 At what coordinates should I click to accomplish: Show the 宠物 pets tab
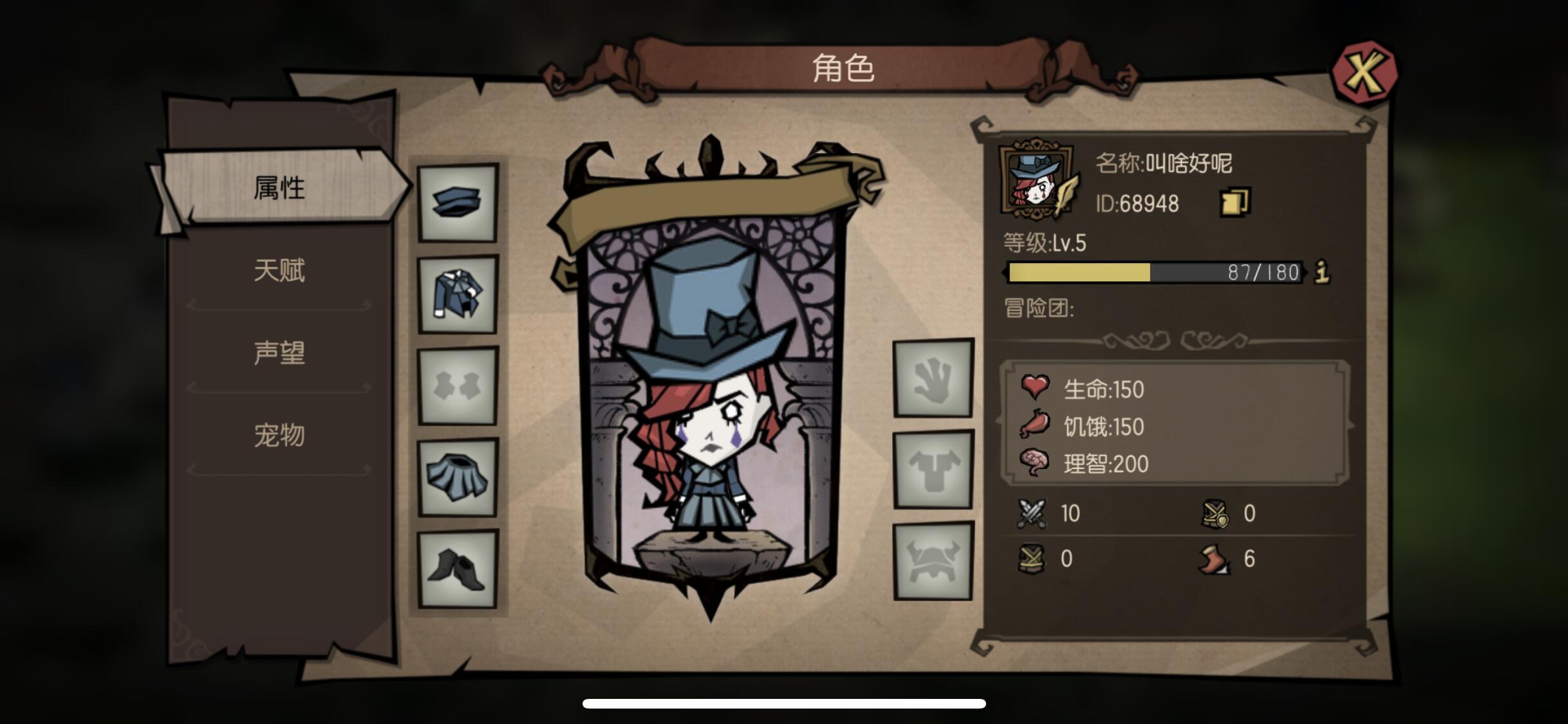[279, 435]
